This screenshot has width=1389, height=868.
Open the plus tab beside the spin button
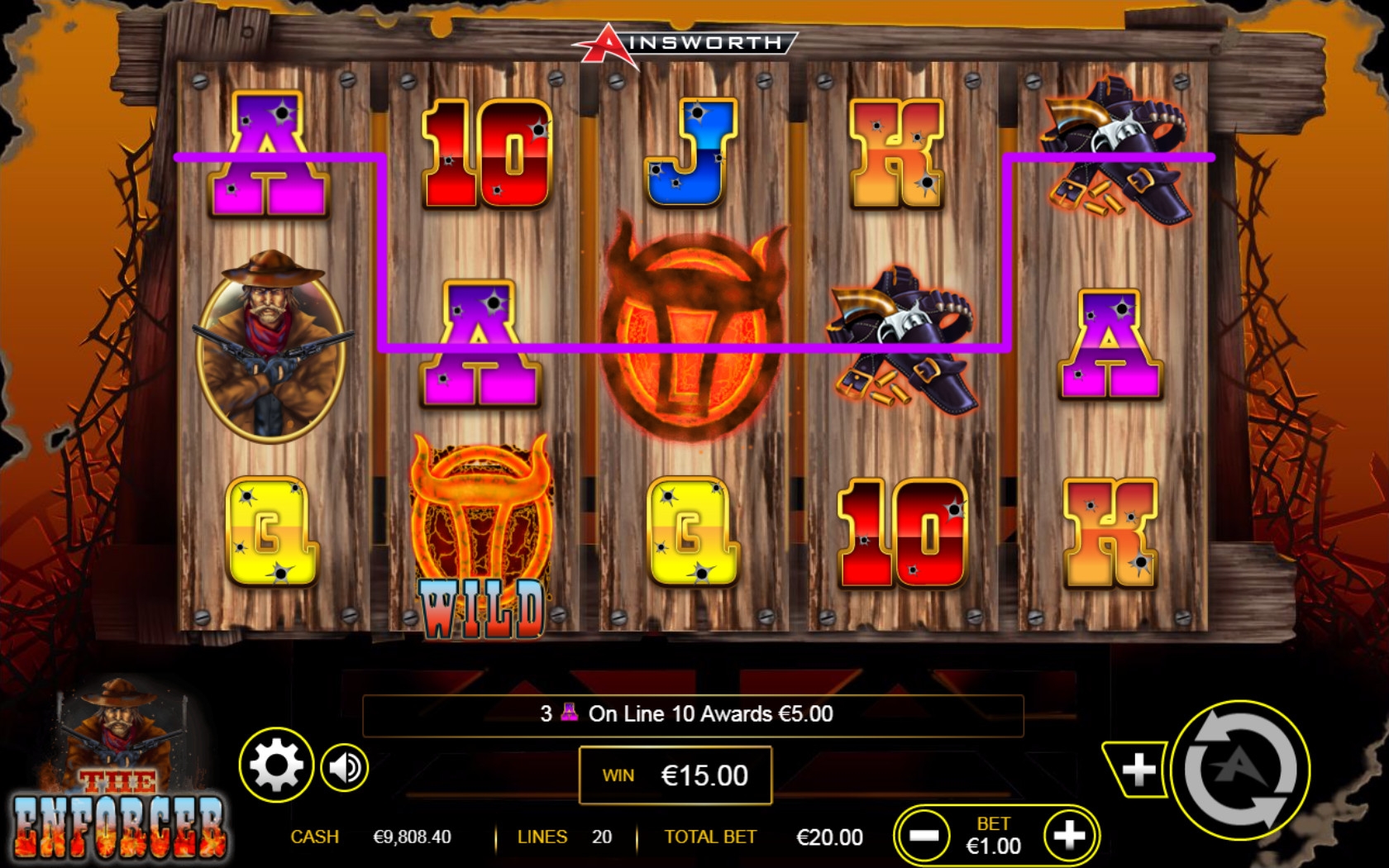click(x=1138, y=770)
